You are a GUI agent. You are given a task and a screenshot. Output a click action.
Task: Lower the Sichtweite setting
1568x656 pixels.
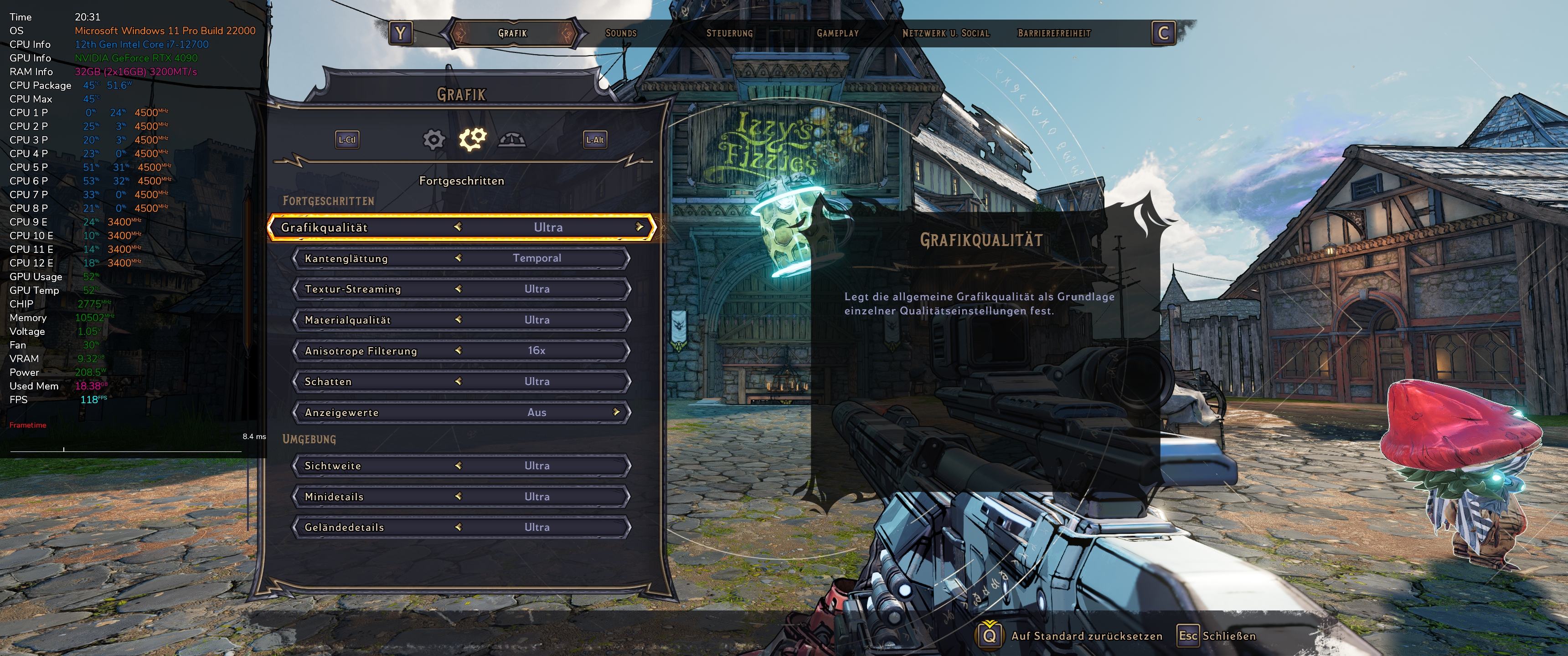pos(458,466)
